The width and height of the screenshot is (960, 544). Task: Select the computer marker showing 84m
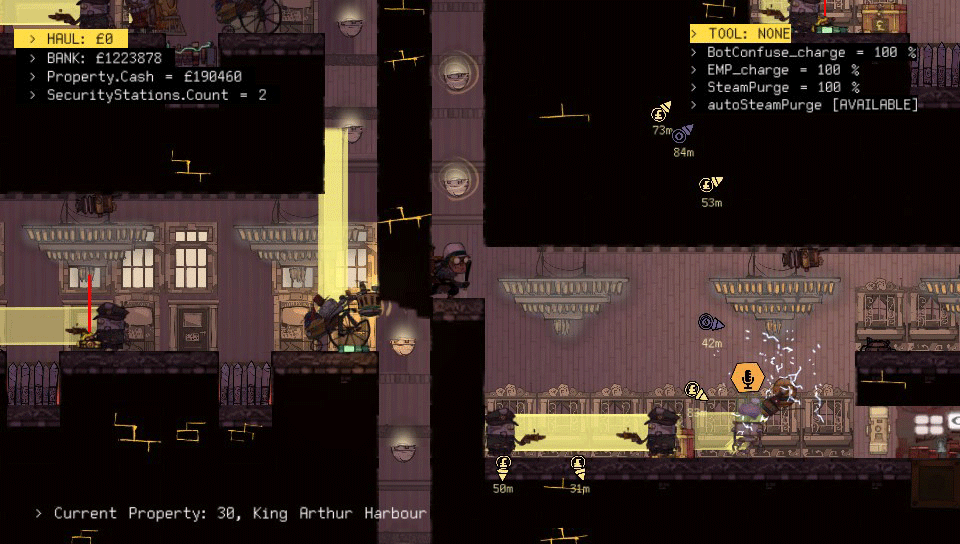[682, 135]
